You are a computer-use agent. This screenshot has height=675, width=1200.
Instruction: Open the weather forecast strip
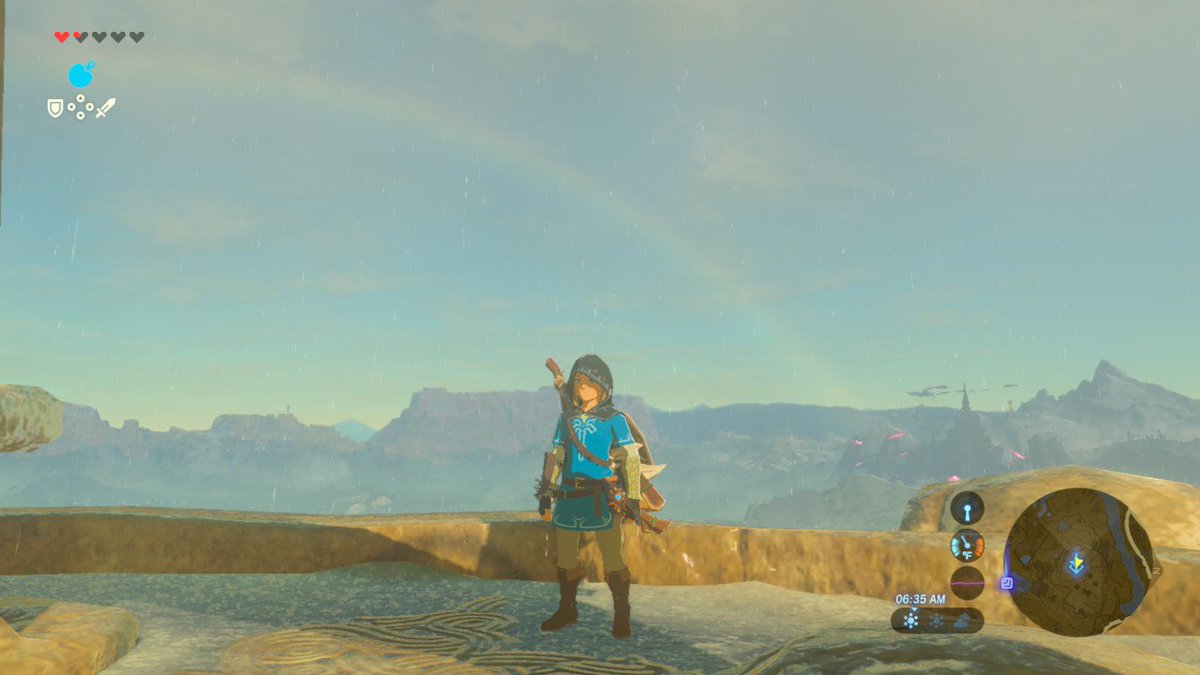[x=937, y=620]
